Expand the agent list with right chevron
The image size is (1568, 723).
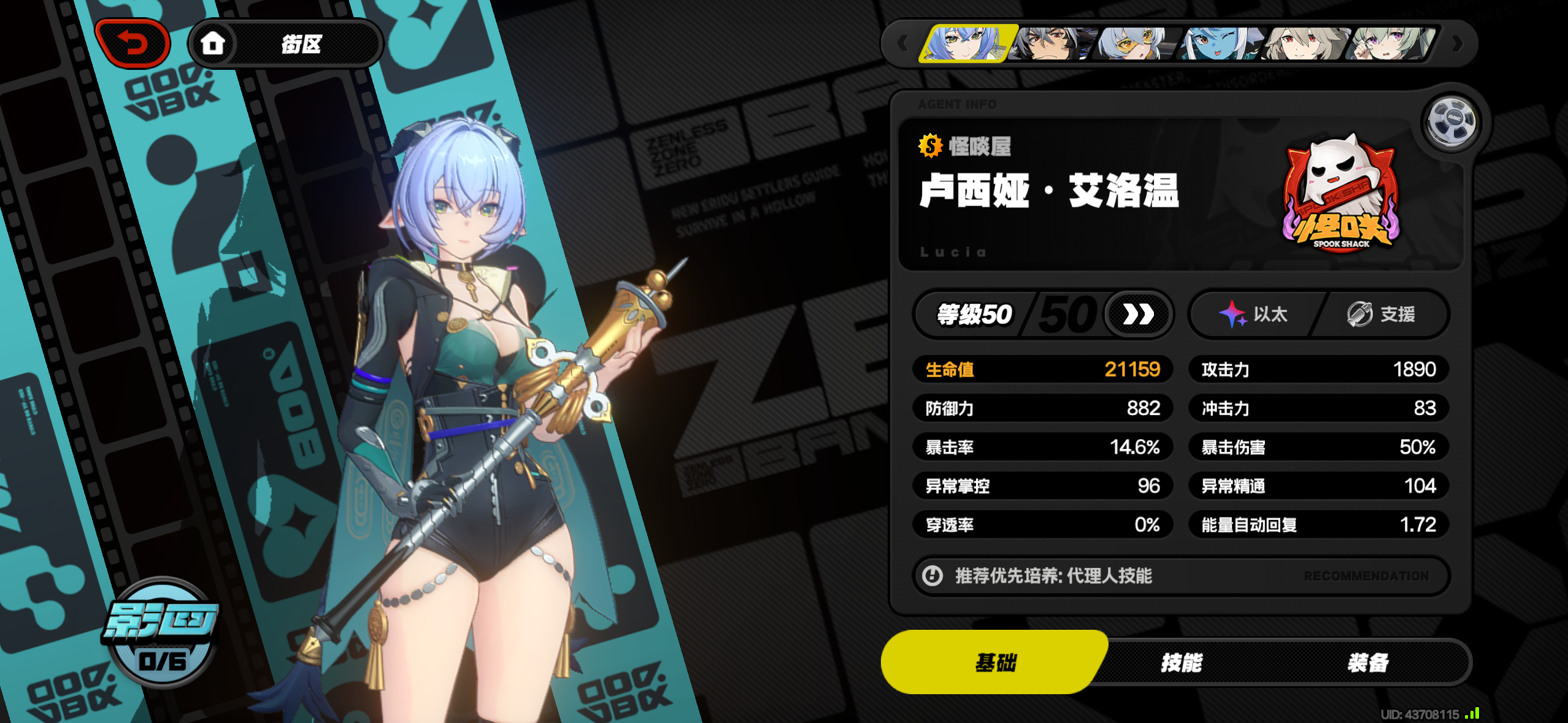coord(1458,42)
